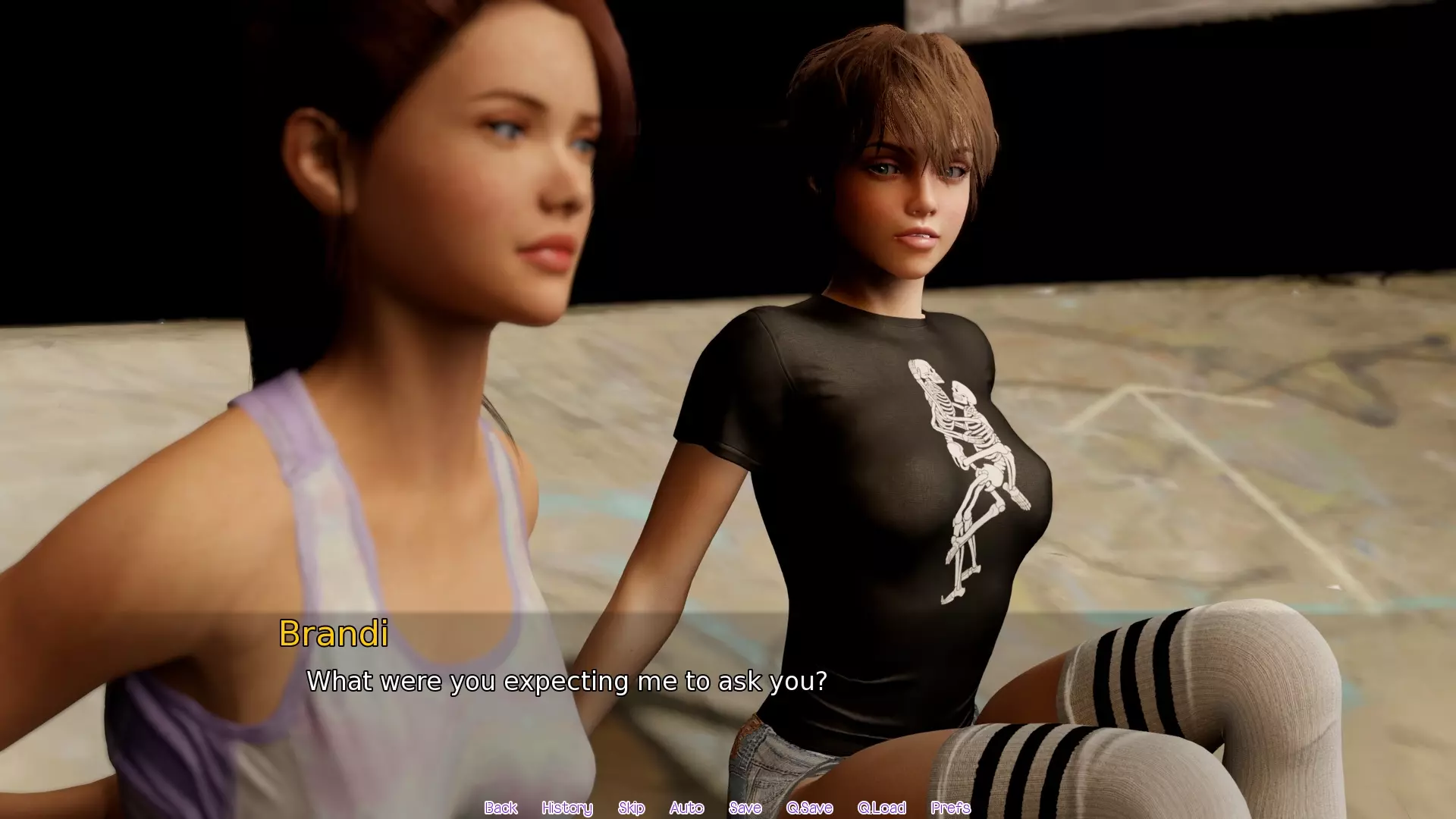1456x819 pixels.
Task: Open the dialogue History
Action: pyautogui.click(x=566, y=808)
